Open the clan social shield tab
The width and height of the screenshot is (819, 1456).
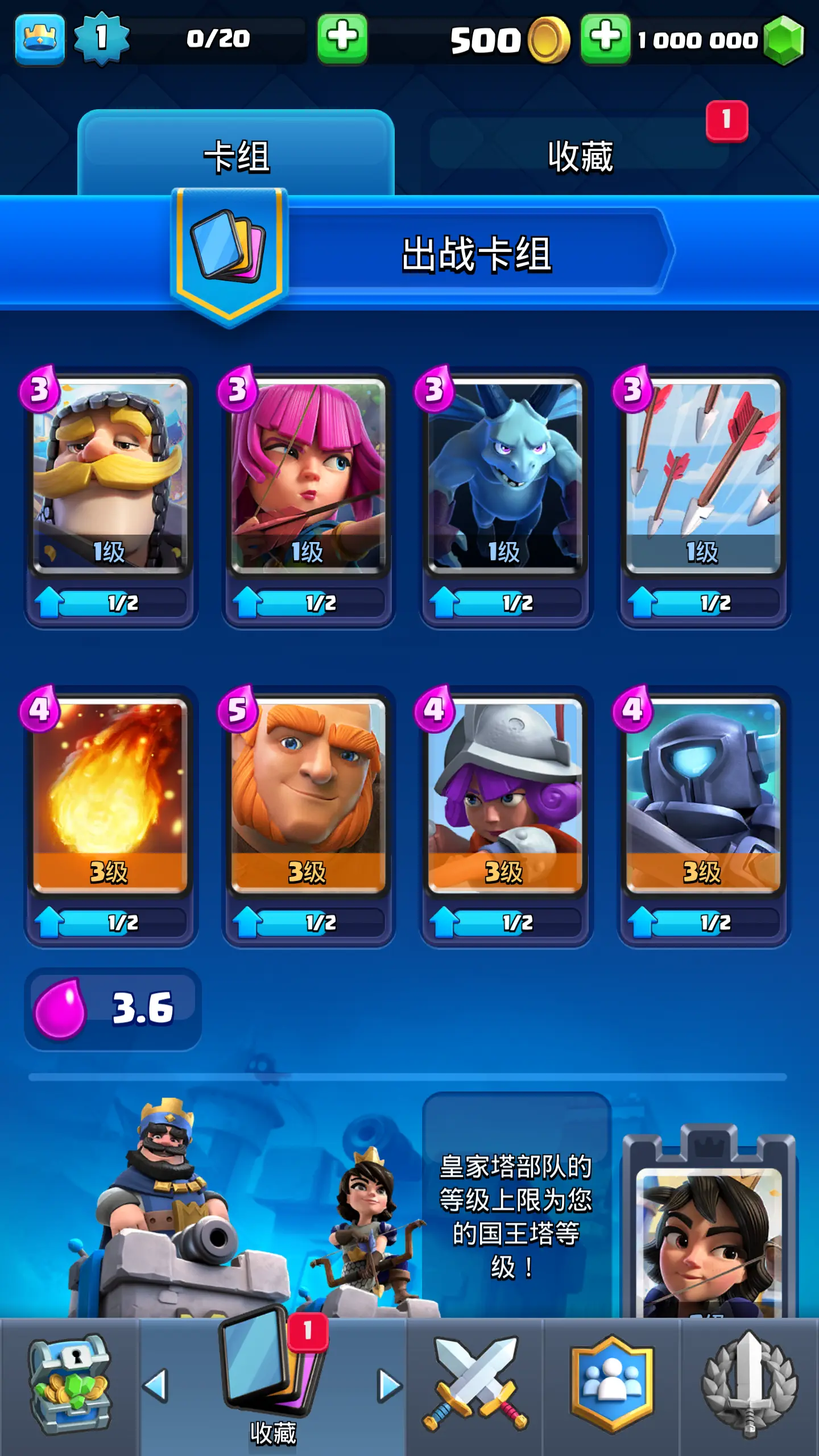pos(612,1385)
